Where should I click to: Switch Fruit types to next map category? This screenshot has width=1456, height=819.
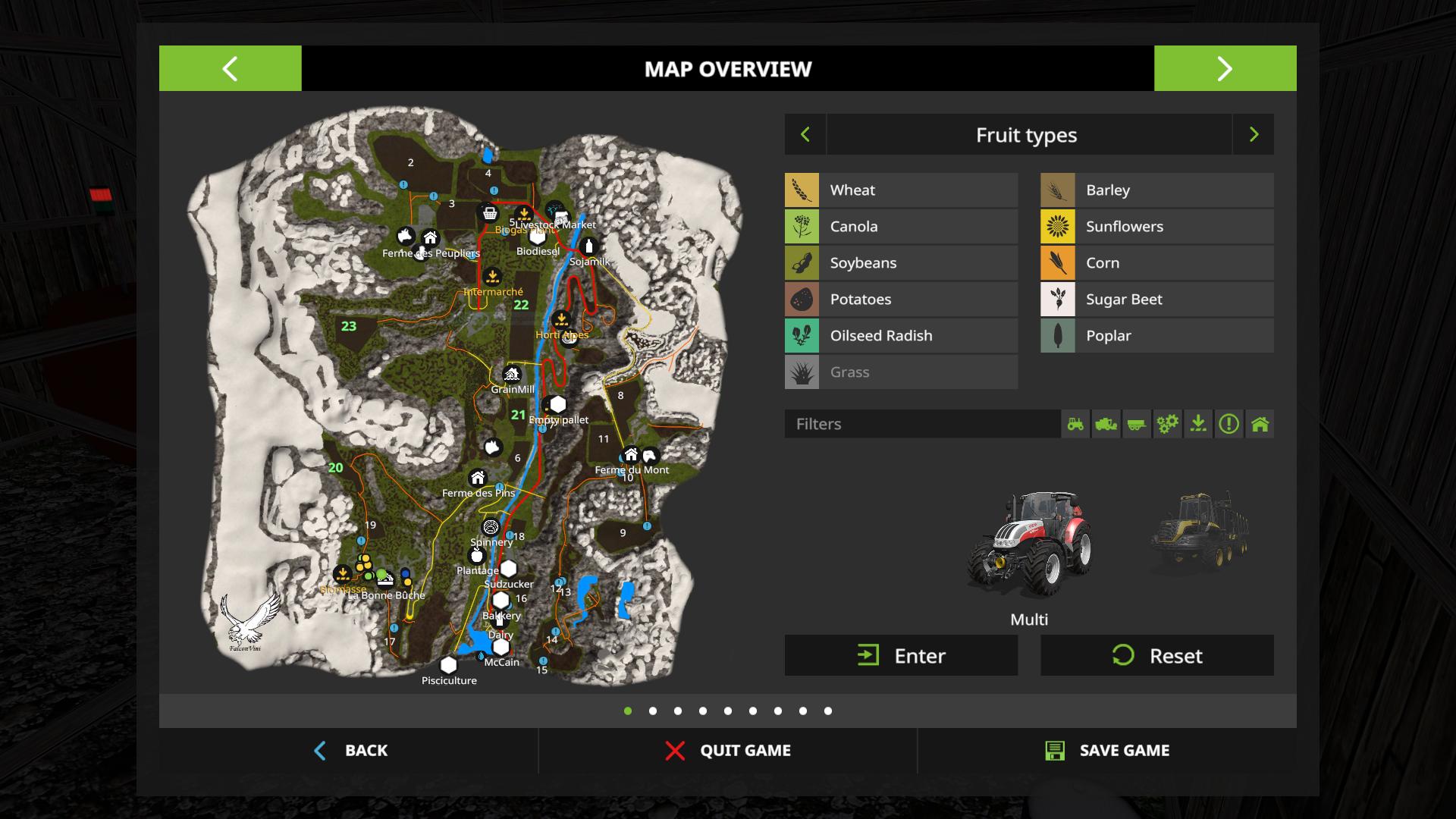[x=1254, y=135]
